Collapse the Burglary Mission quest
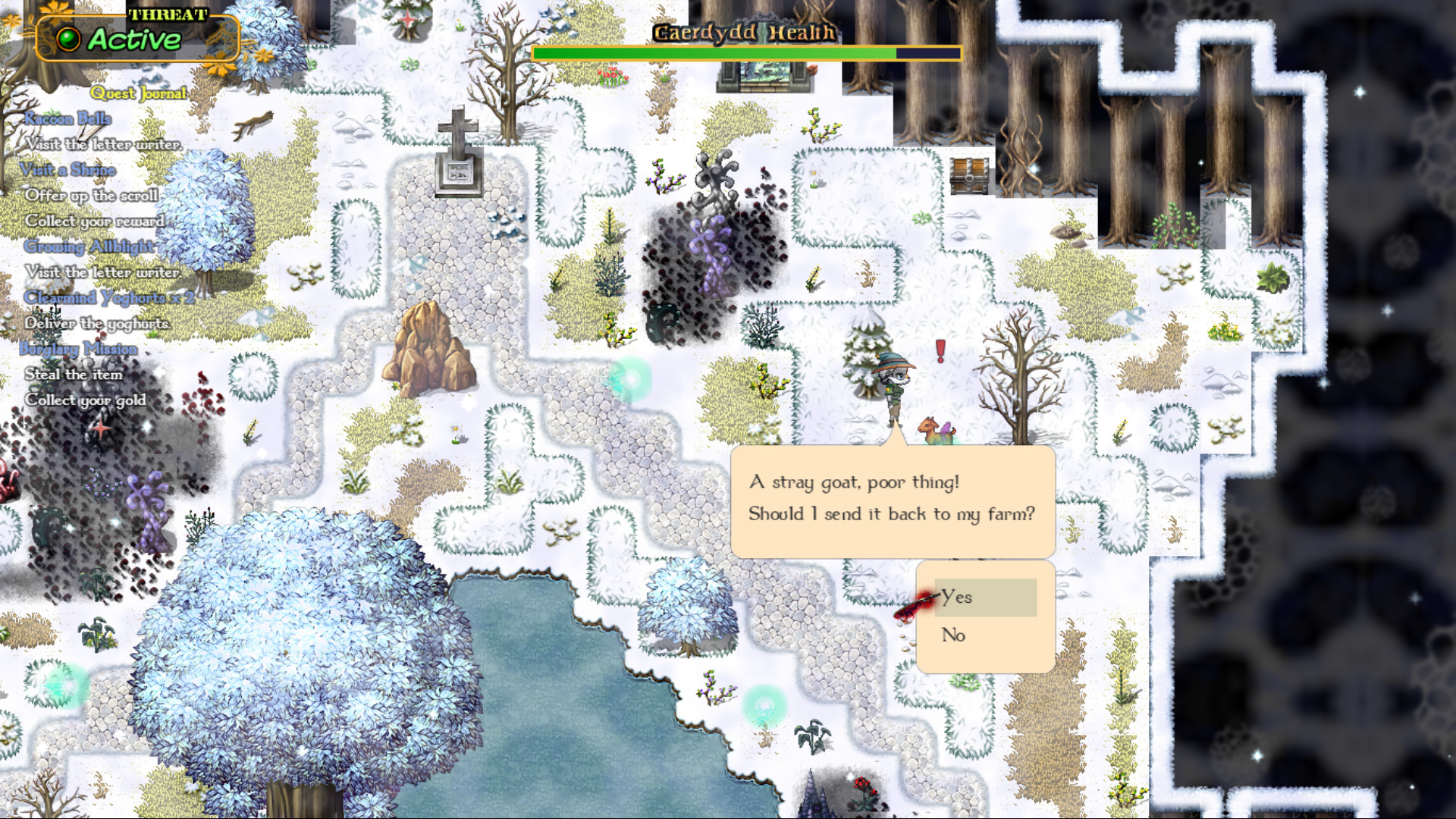1456x819 pixels. click(x=80, y=349)
